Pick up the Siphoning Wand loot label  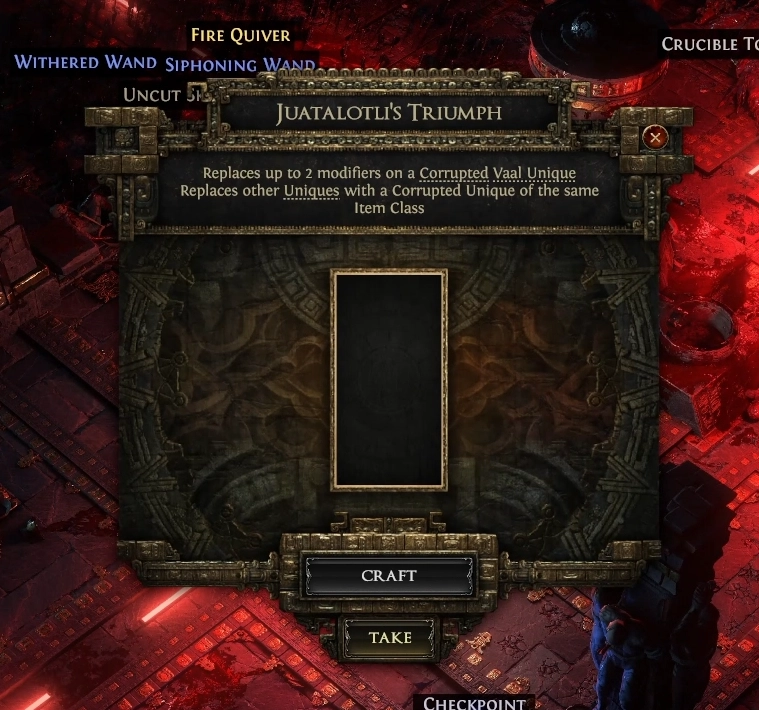pos(240,65)
